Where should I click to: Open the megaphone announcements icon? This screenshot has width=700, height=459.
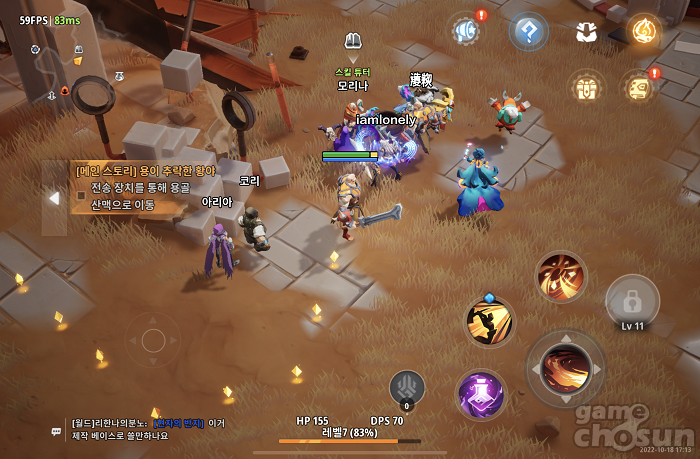(465, 30)
